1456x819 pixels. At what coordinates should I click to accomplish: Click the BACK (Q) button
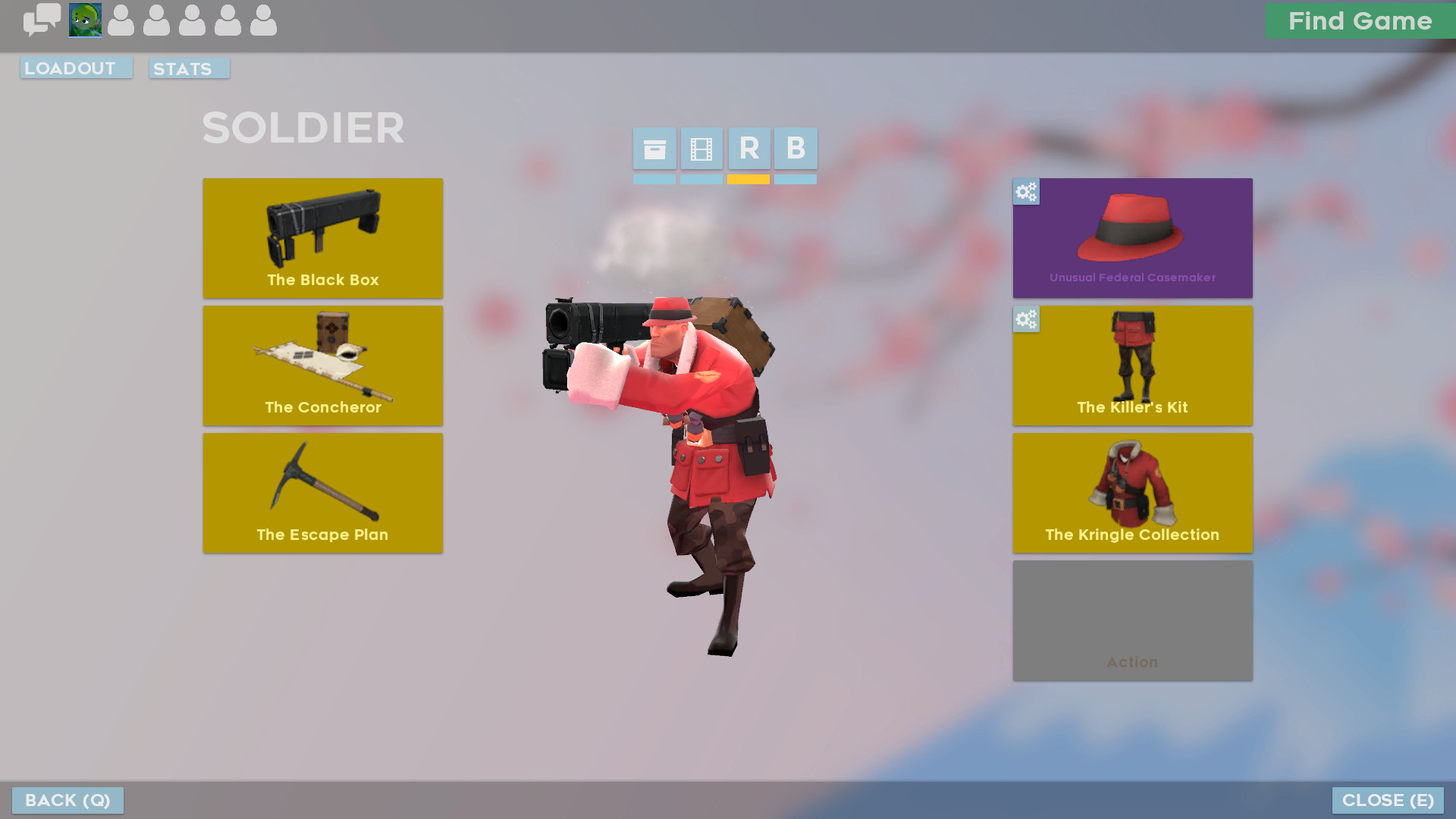[x=67, y=800]
